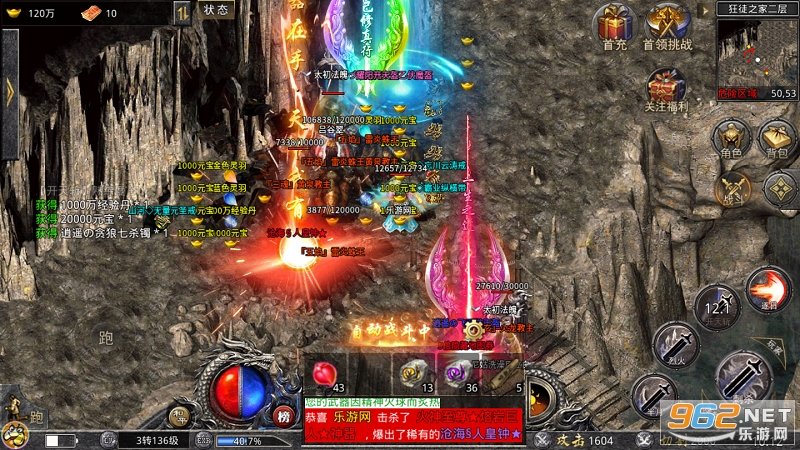800x450 pixels.
Task: Use the 开天斩 skill on cooldown
Action: 714,305
